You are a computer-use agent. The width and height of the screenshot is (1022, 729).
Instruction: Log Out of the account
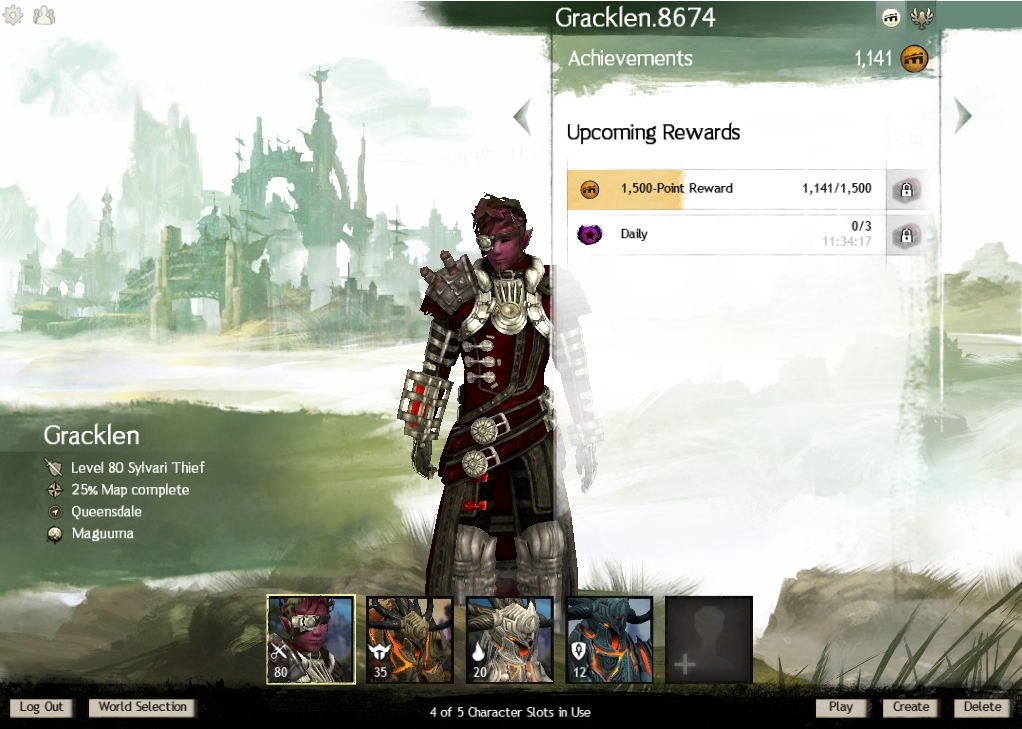pos(42,707)
